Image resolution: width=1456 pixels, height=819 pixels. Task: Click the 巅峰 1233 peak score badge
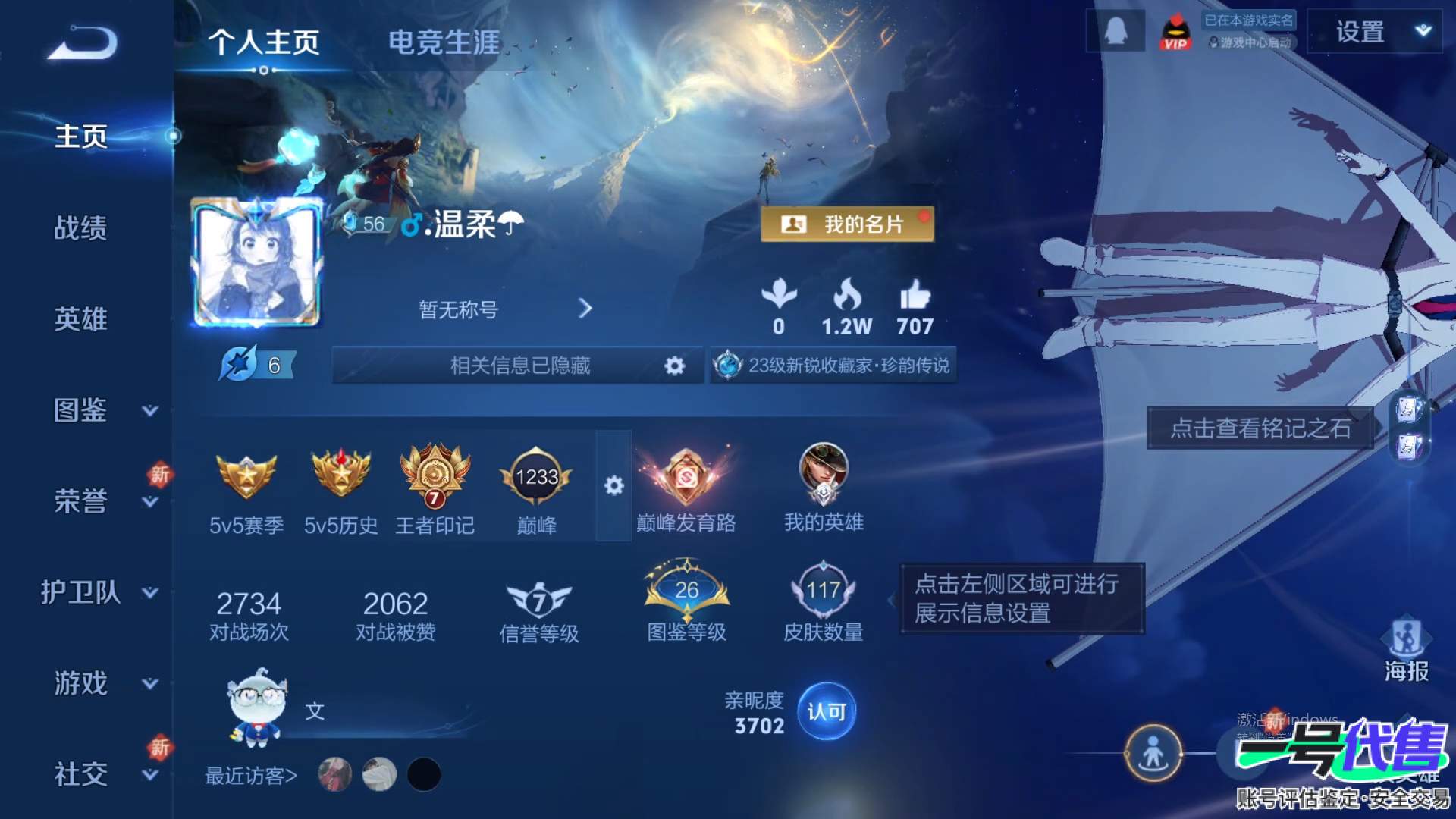tap(536, 476)
